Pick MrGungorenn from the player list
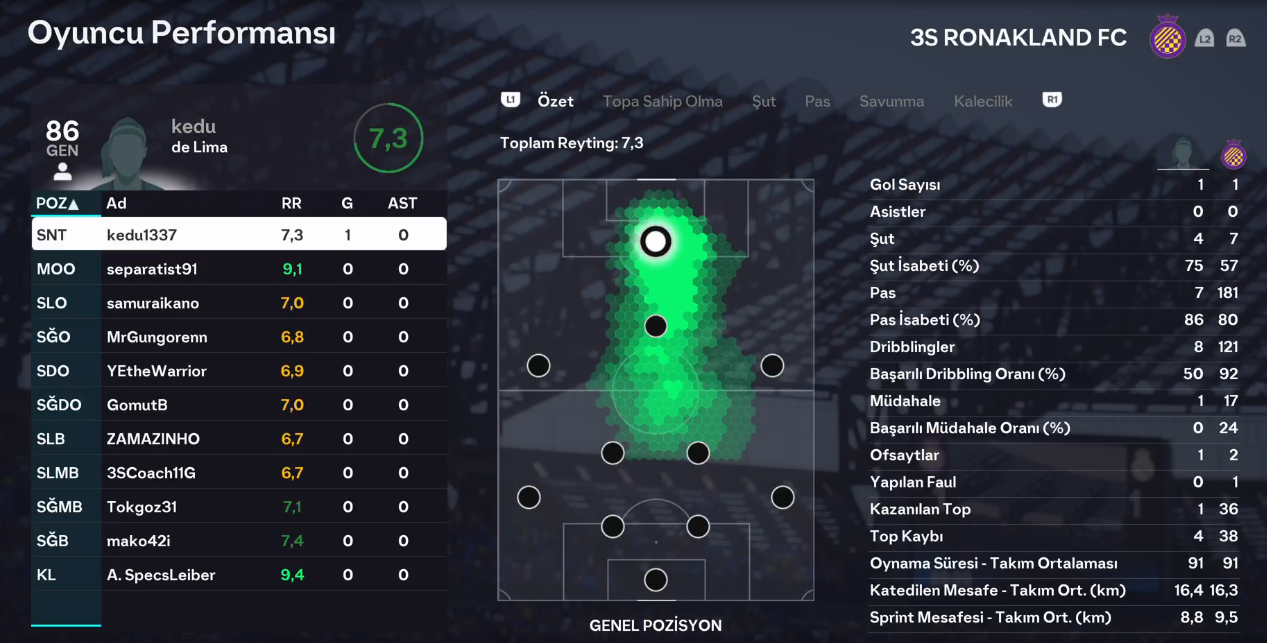The height and width of the screenshot is (643, 1267). [x=239, y=337]
